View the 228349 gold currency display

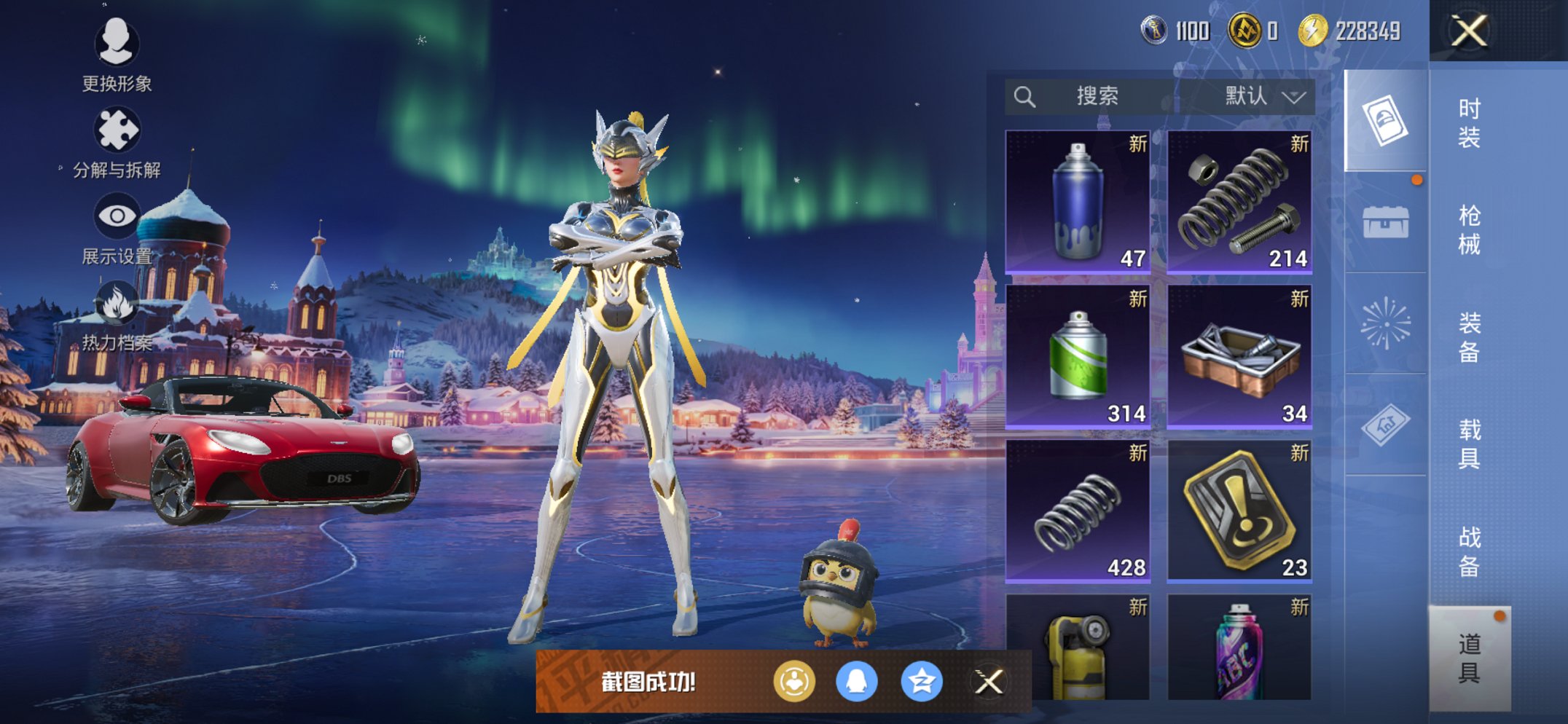click(1348, 31)
